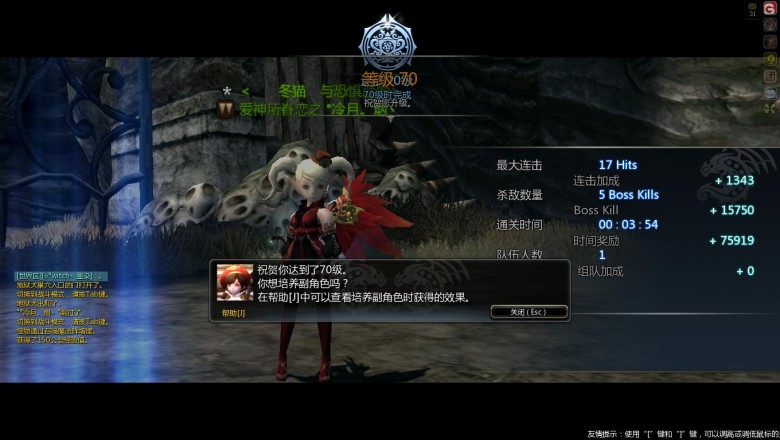The width and height of the screenshot is (780, 440).
Task: Select the world channel chat message line
Action: click(x=61, y=276)
